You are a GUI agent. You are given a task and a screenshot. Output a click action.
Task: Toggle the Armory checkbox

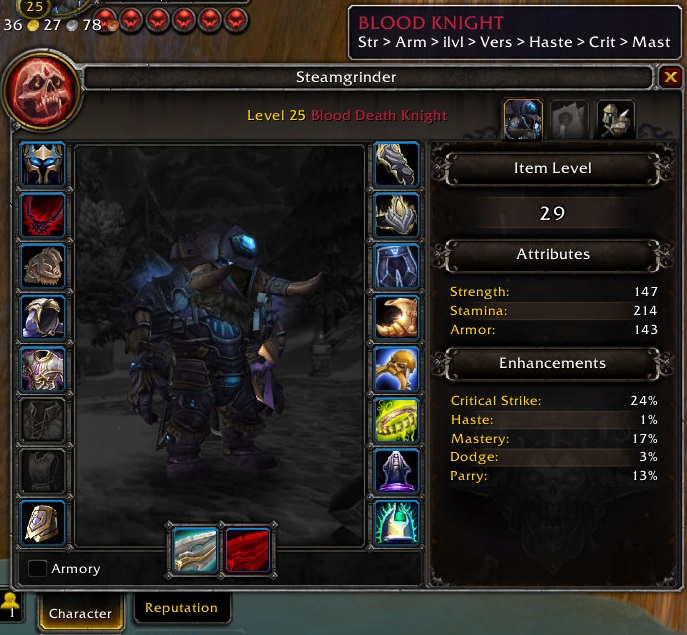(38, 568)
